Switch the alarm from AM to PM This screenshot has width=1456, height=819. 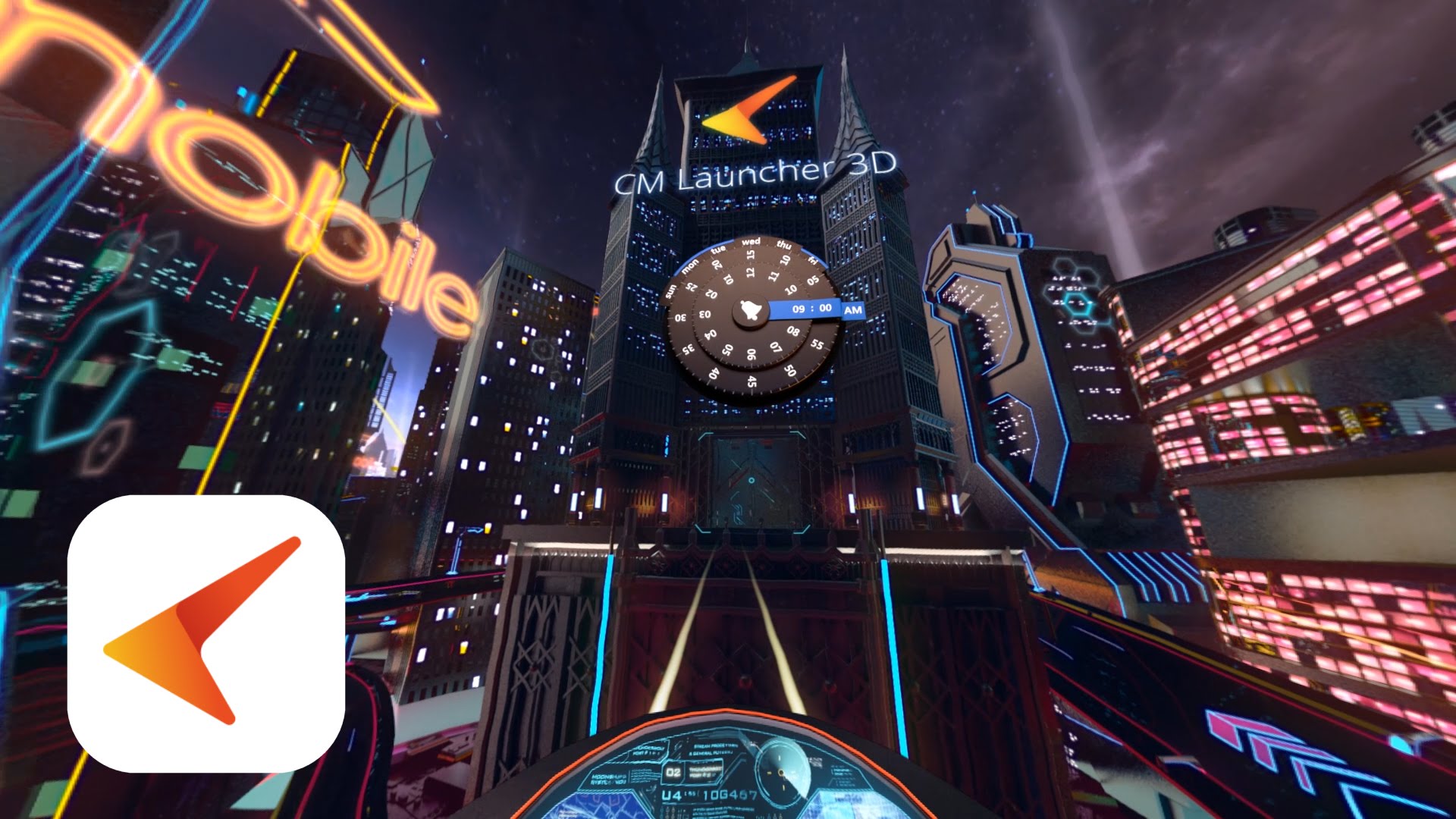(854, 309)
